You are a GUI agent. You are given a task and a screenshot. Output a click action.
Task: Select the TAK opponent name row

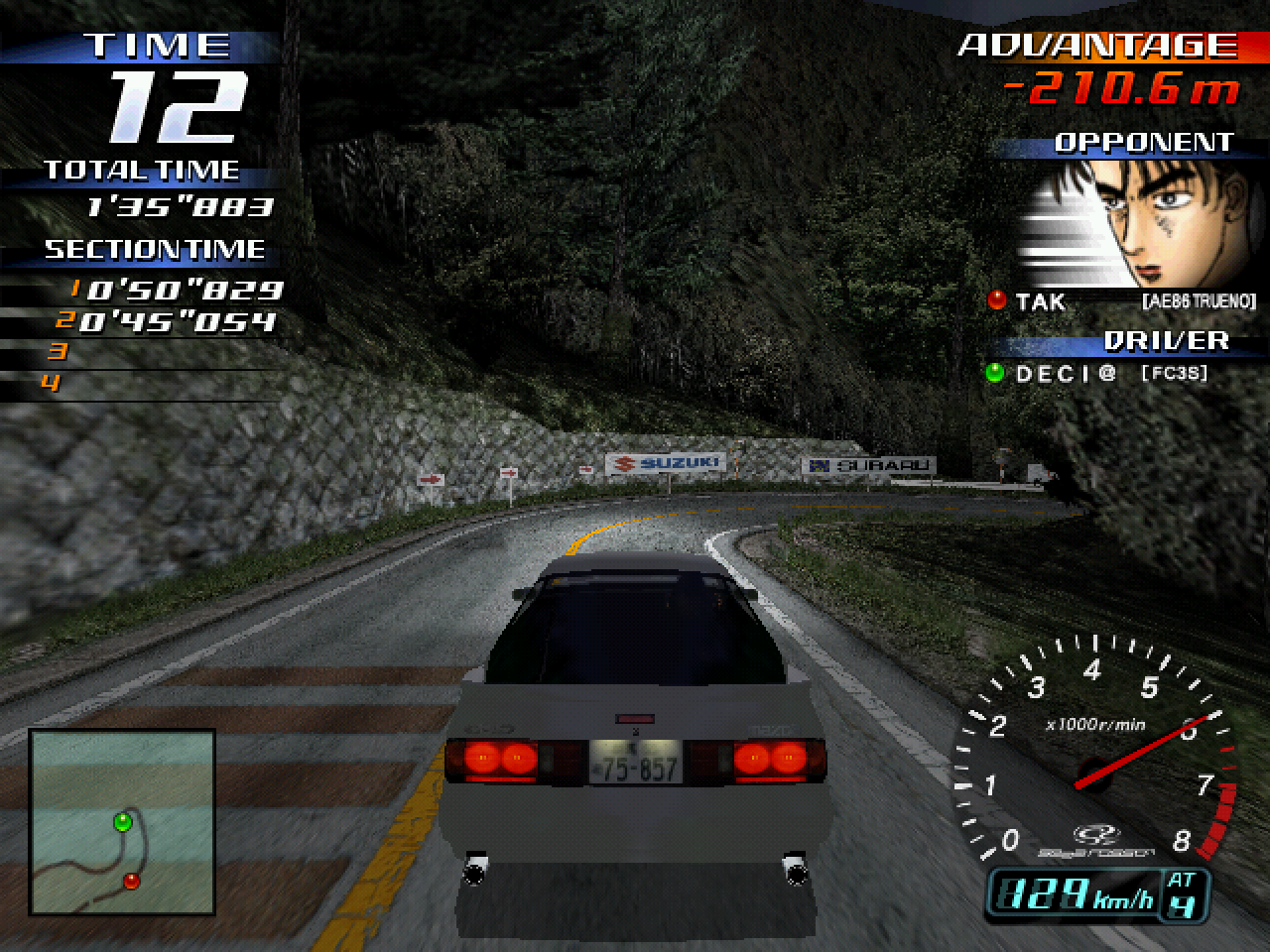point(1121,301)
